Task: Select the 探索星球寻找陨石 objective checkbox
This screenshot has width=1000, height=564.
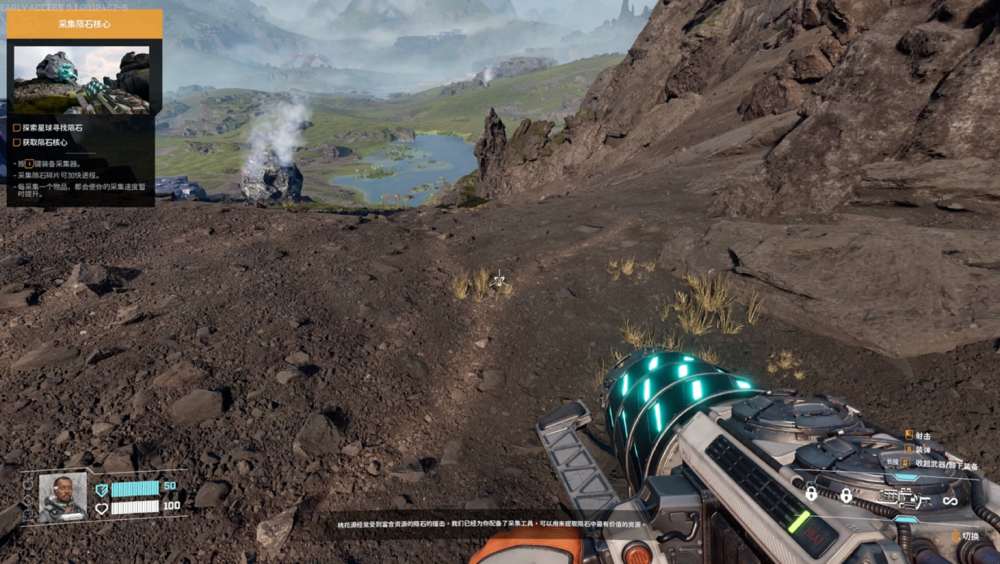Action: [16, 128]
